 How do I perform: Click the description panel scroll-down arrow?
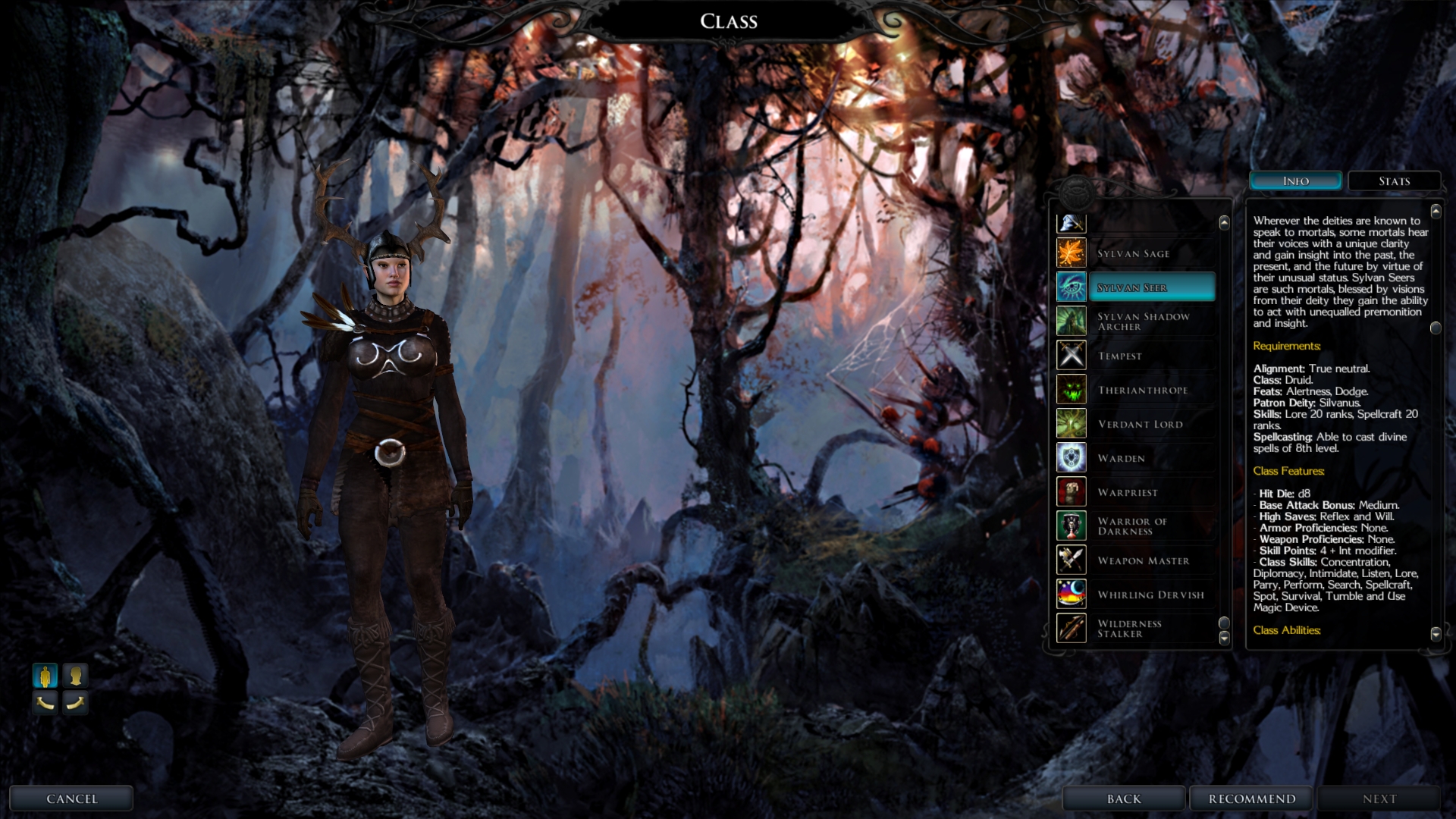pos(1436,634)
